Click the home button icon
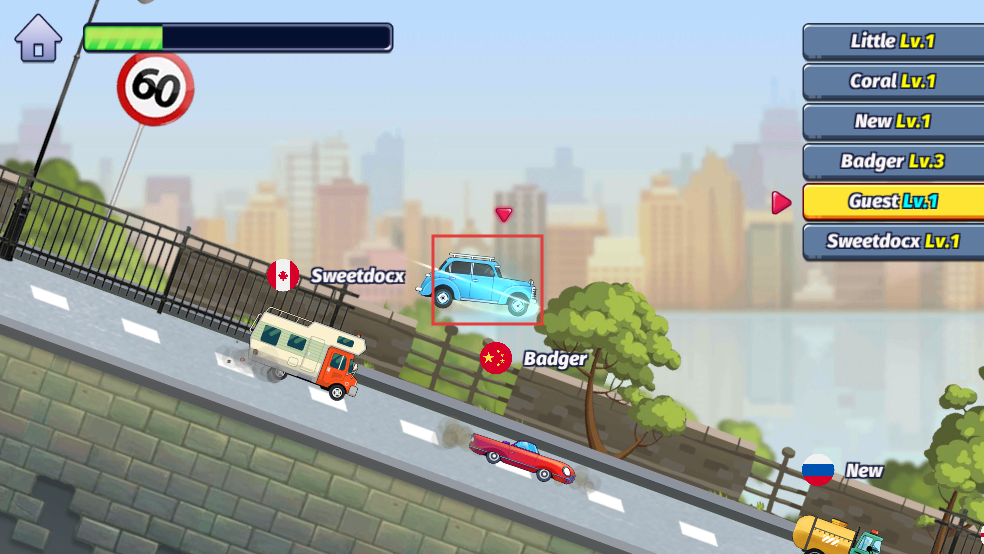 (38, 39)
